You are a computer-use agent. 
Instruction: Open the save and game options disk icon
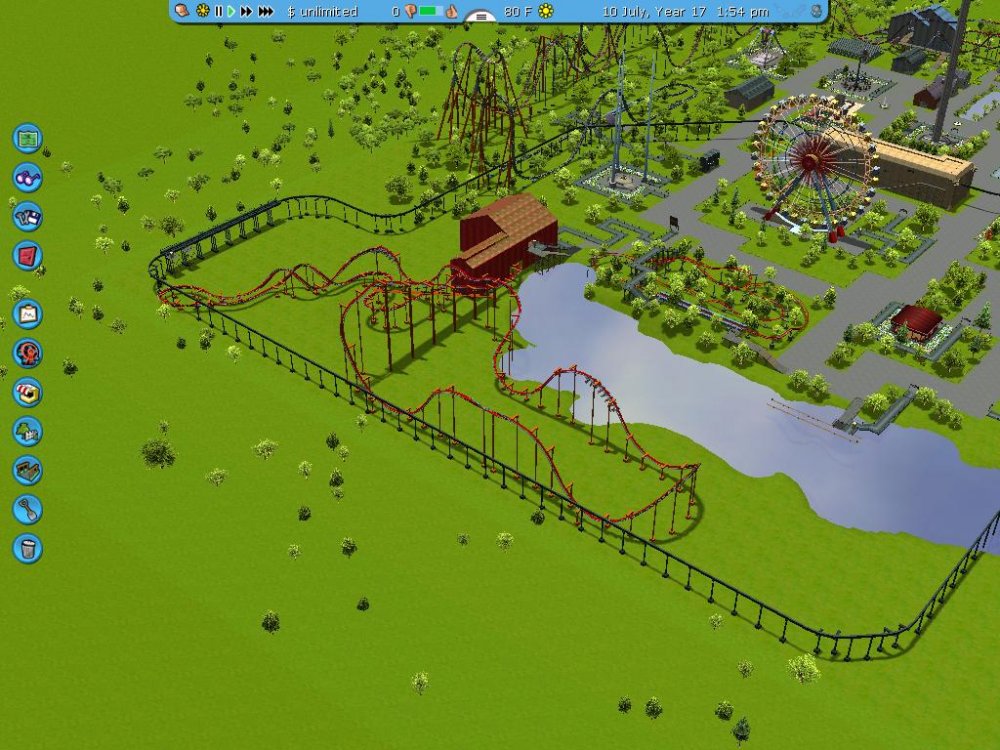[27, 216]
